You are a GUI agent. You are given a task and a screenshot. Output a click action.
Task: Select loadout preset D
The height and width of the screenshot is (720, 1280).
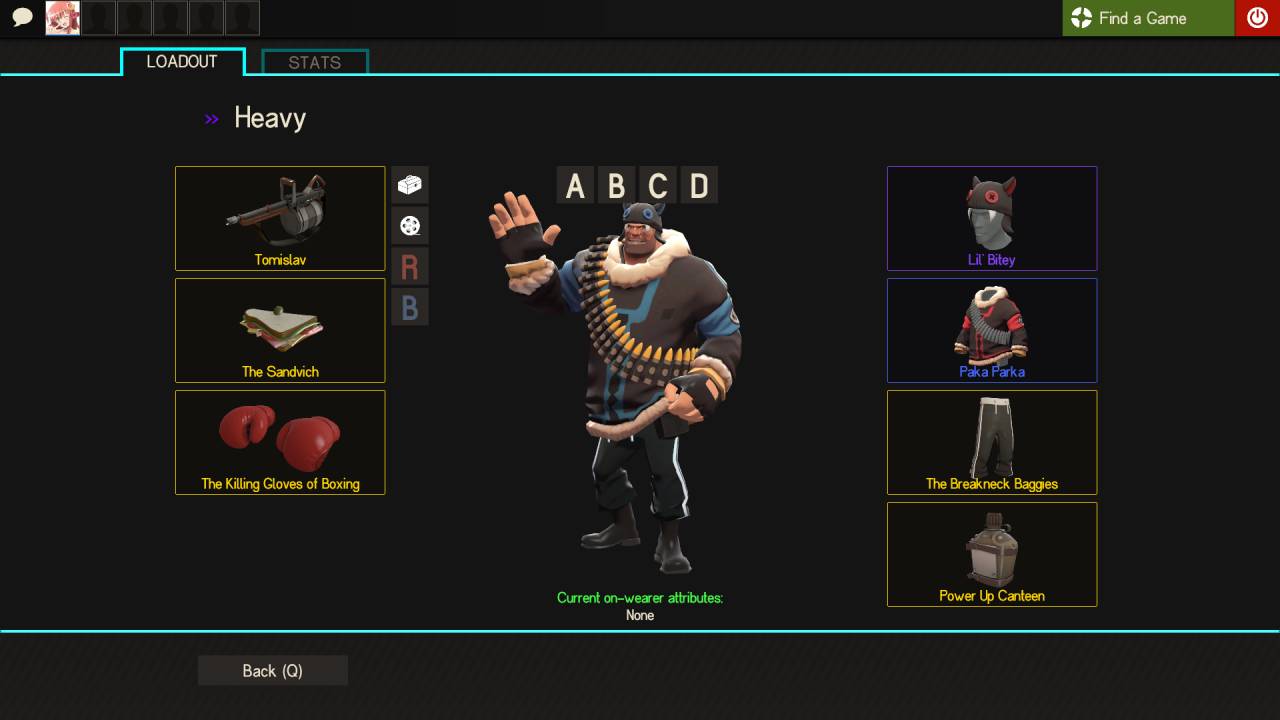(699, 186)
